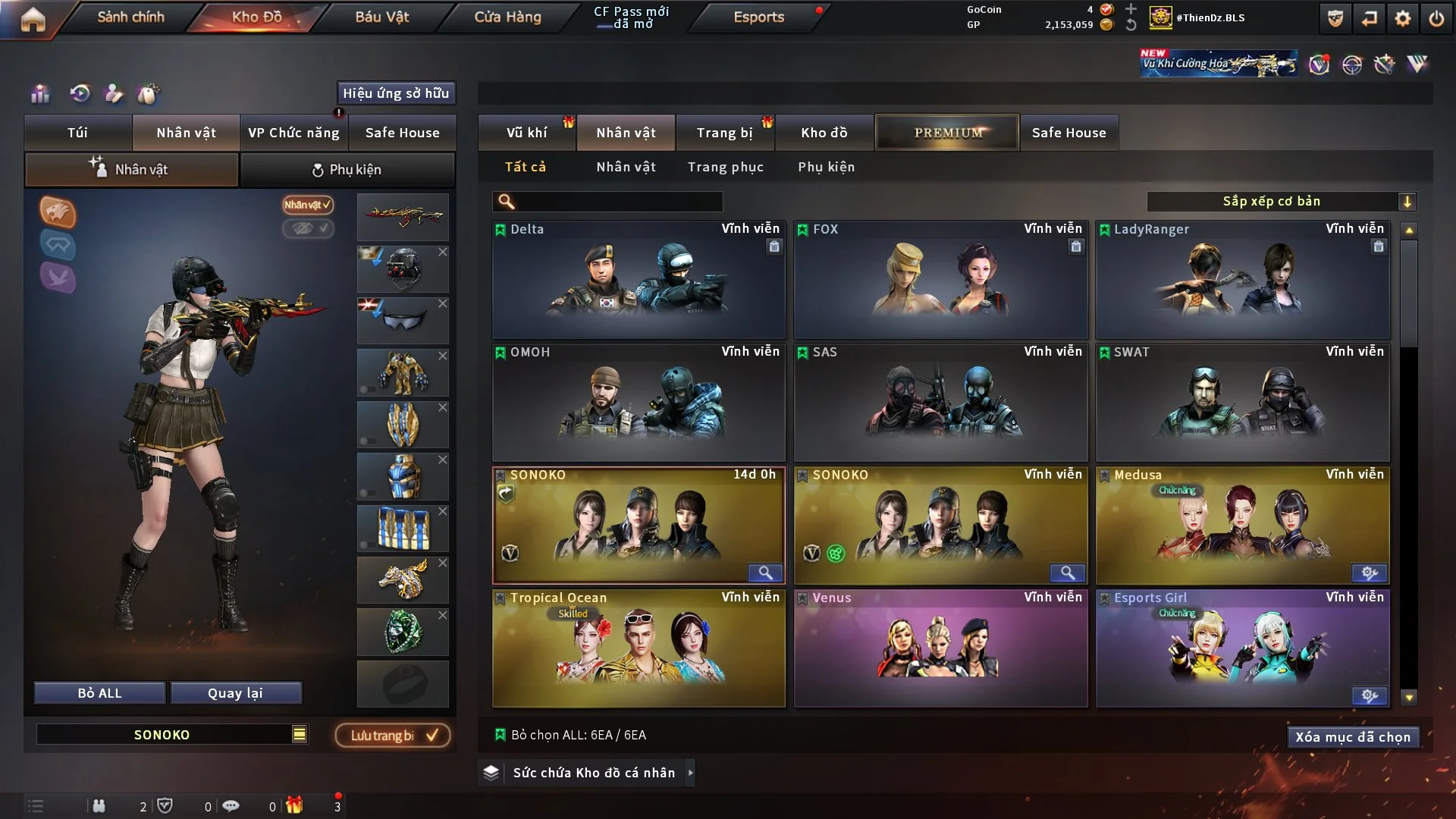Switch to the Phụ kiện sub-tab
This screenshot has width=1456, height=819.
click(347, 170)
